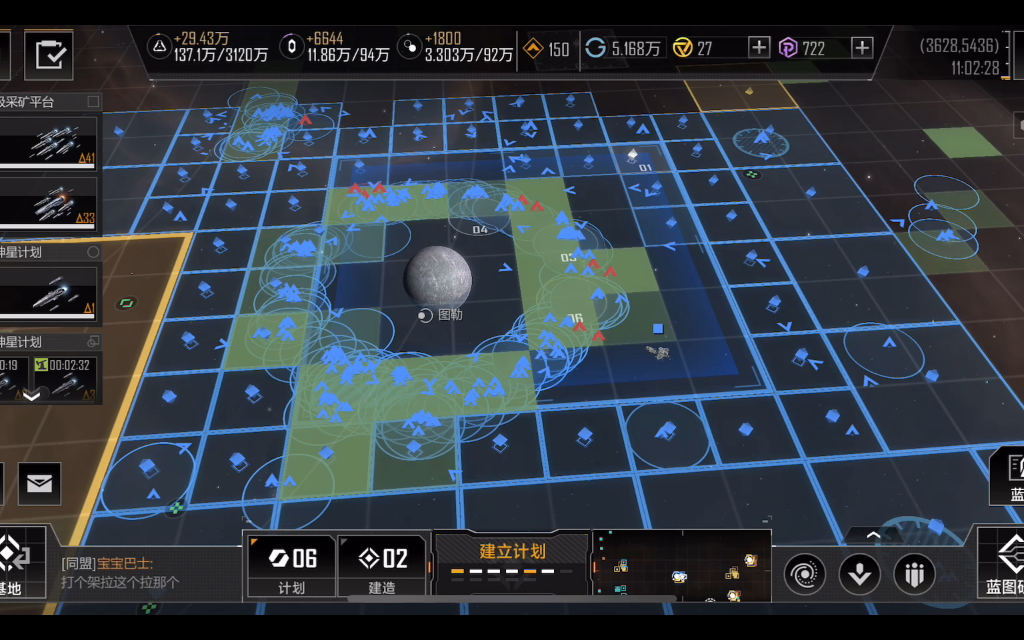Expand the fleet list with the down chevron
The width and height of the screenshot is (1024, 640).
(31, 395)
